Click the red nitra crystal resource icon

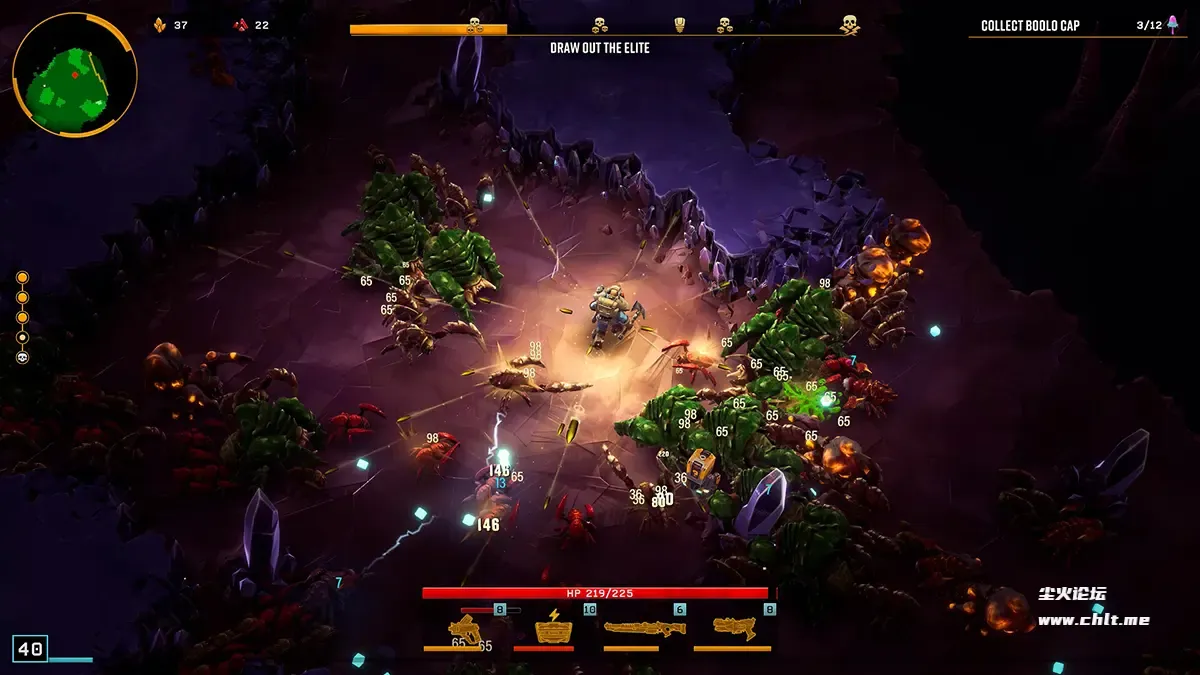point(240,25)
